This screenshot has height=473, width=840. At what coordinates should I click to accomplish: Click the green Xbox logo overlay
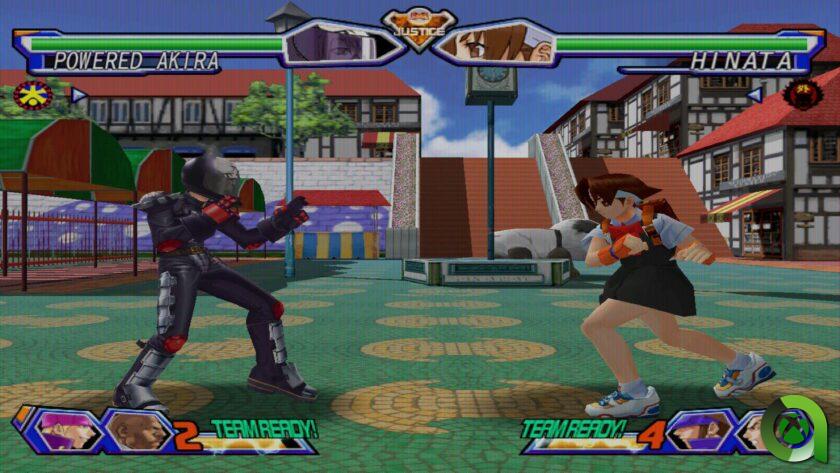tap(797, 432)
